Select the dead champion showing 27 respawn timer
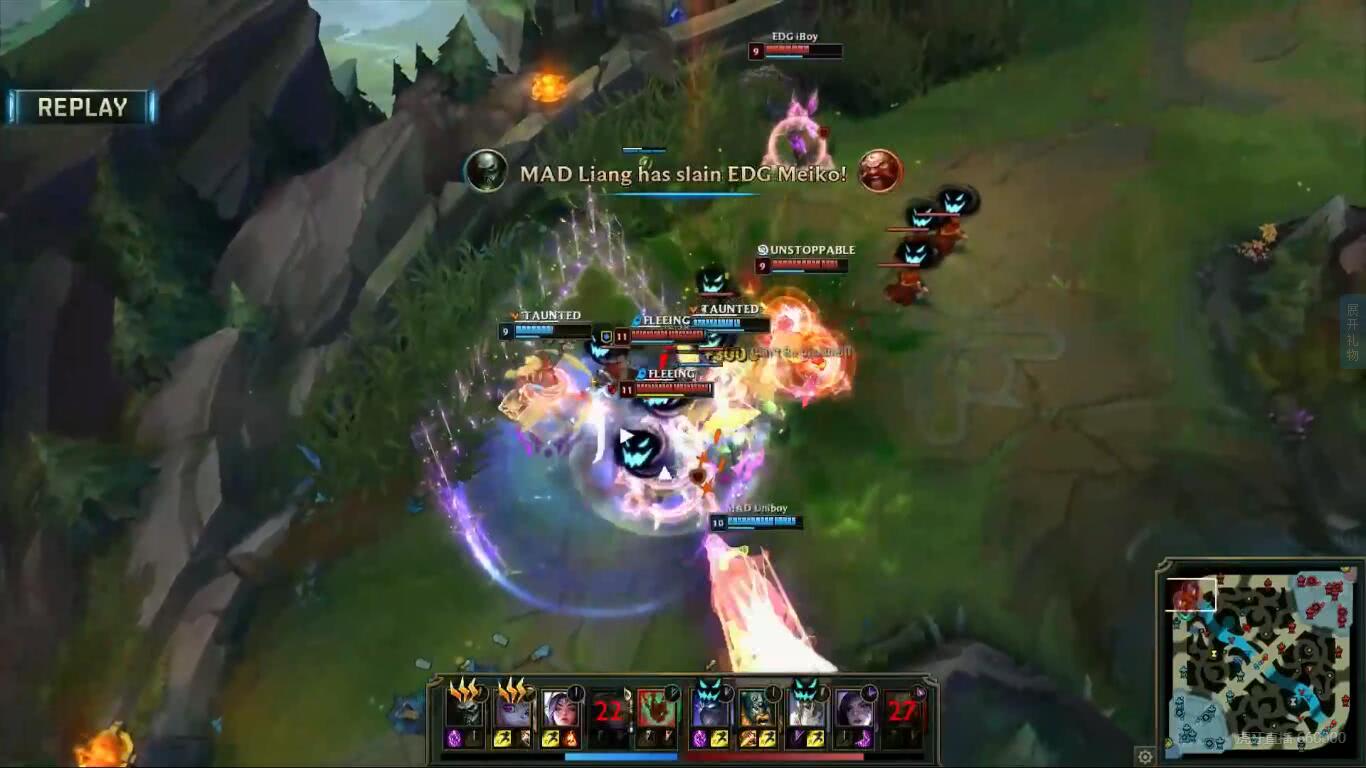Viewport: 1366px width, 768px height. pyautogui.click(x=902, y=710)
